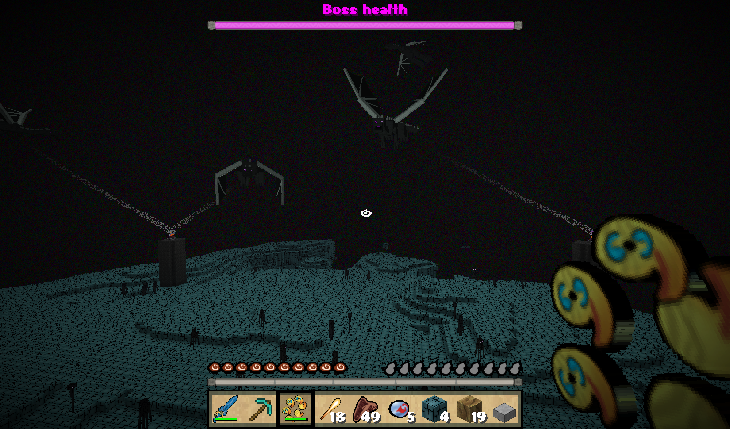Select the dark teal block stack

coord(435,409)
